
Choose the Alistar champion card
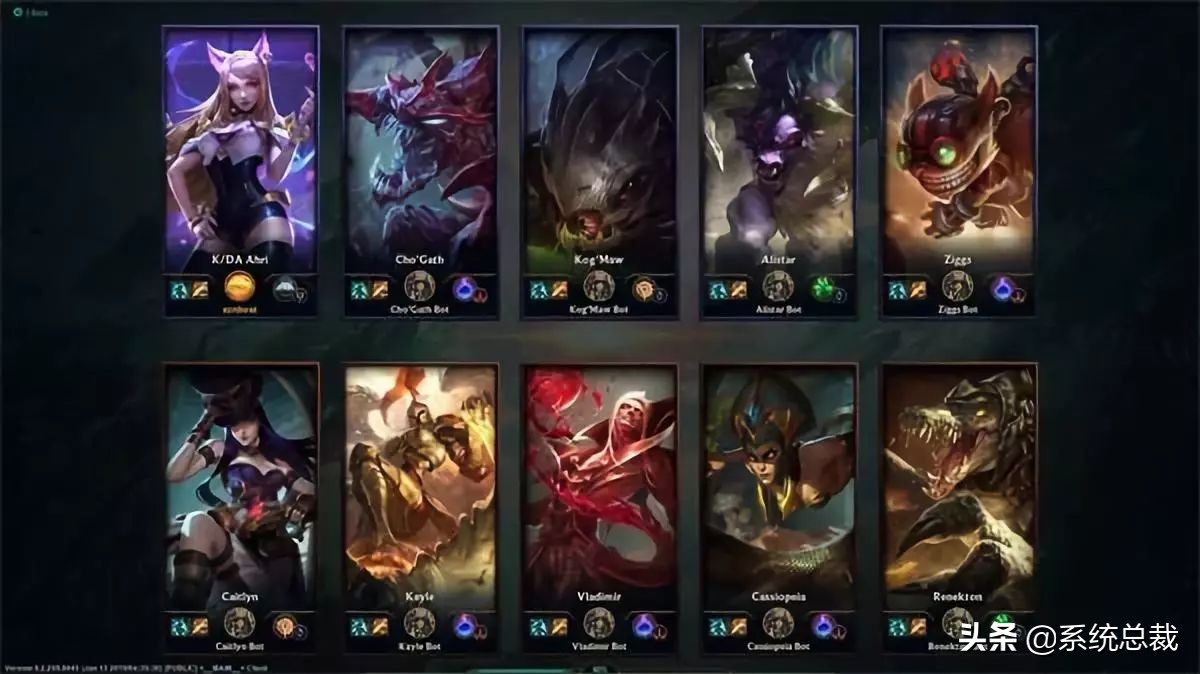[779, 150]
